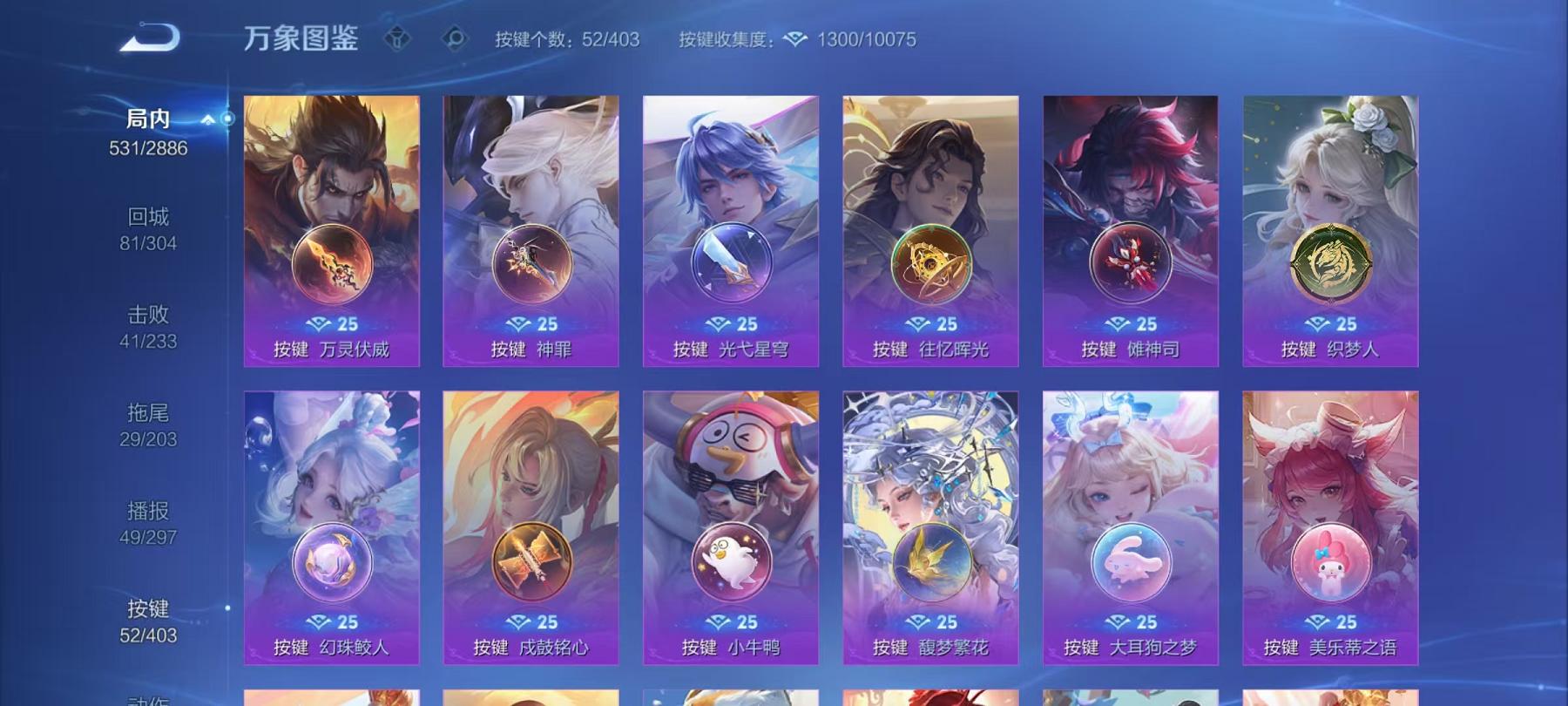Open the 往忆晖光 card thumbnail
This screenshot has height=706, width=1568.
(x=932, y=174)
